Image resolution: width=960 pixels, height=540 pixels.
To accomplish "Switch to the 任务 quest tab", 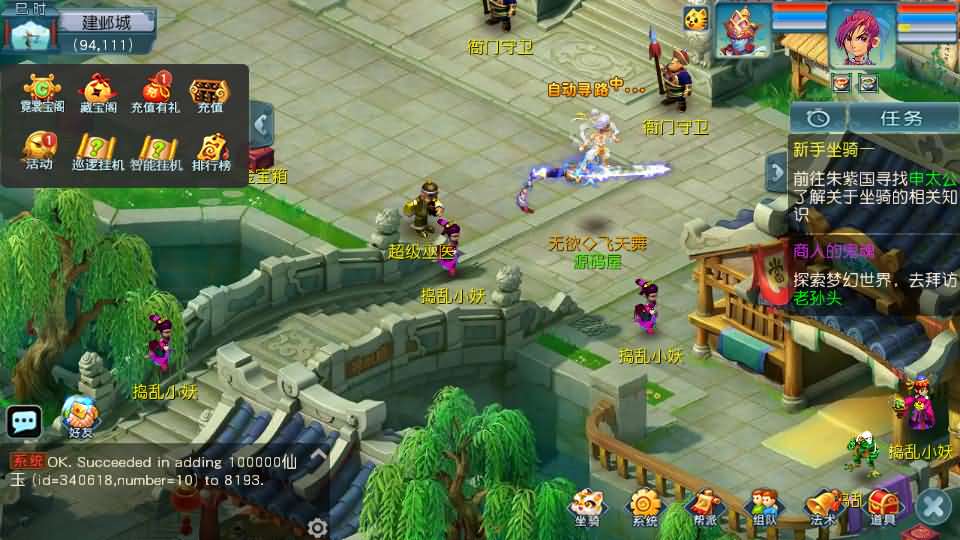I will [x=900, y=117].
